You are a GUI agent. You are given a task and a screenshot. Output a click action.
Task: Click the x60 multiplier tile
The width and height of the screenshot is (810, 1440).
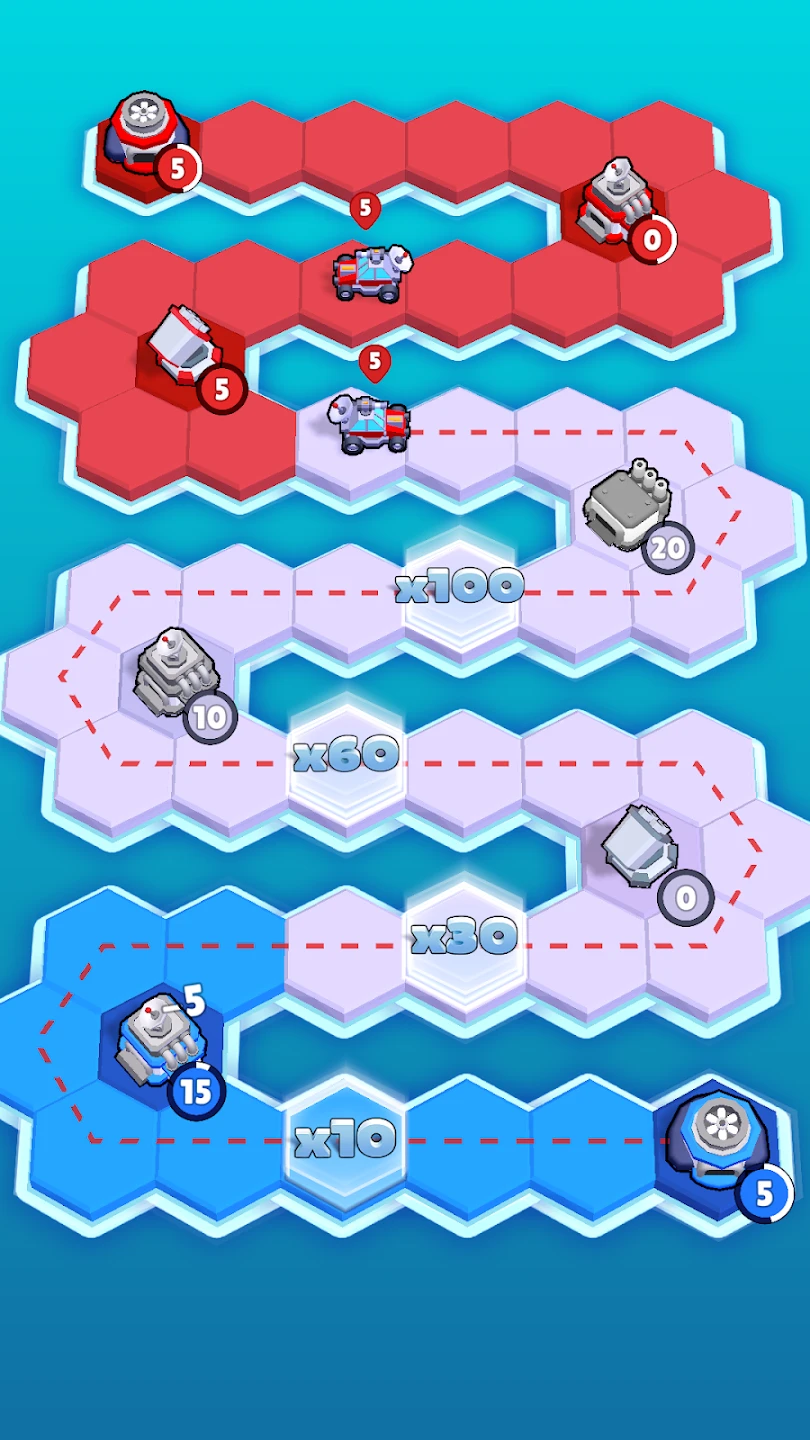tap(346, 756)
